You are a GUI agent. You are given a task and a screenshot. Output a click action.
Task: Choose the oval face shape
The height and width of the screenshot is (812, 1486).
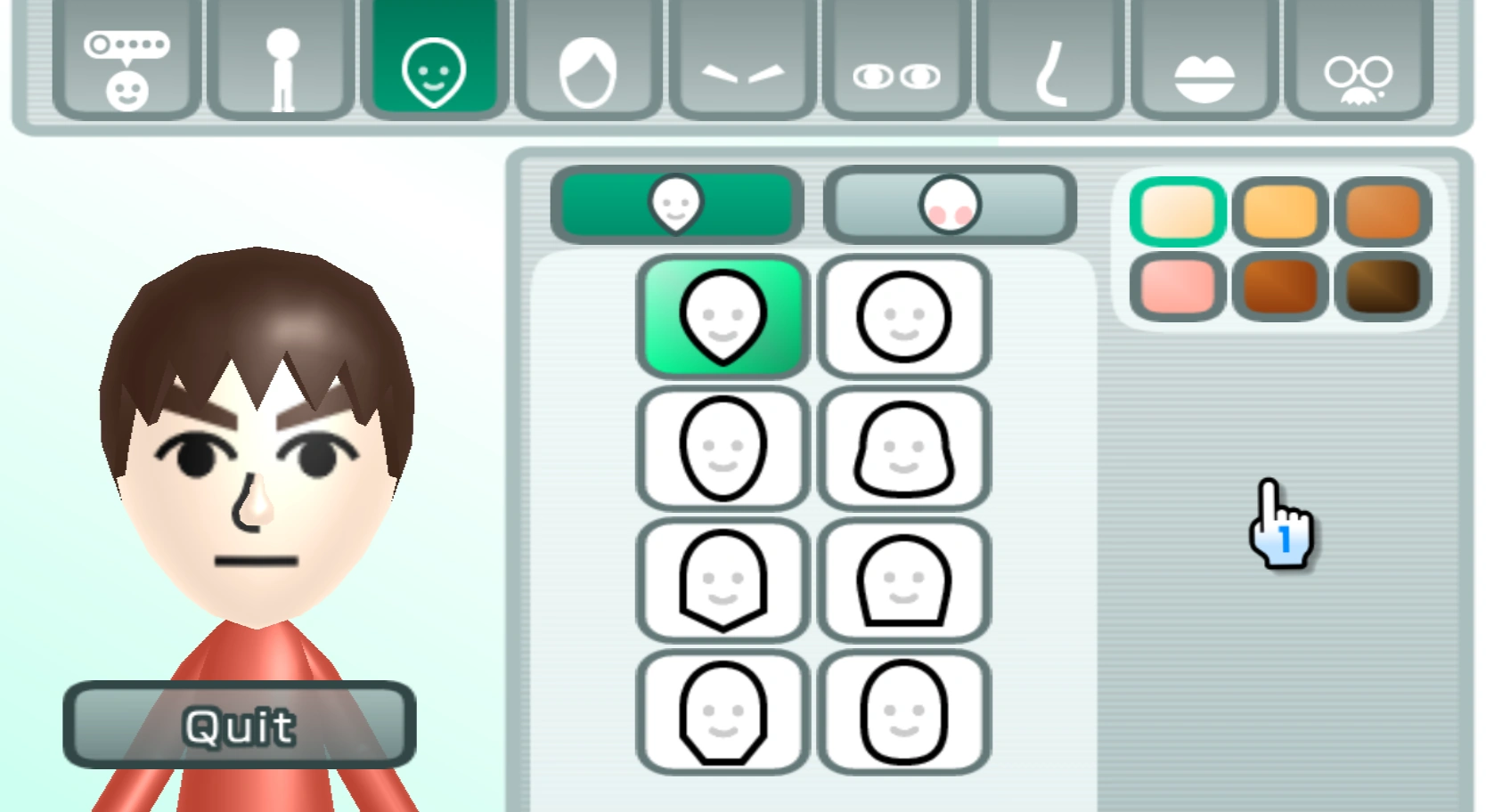[723, 448]
